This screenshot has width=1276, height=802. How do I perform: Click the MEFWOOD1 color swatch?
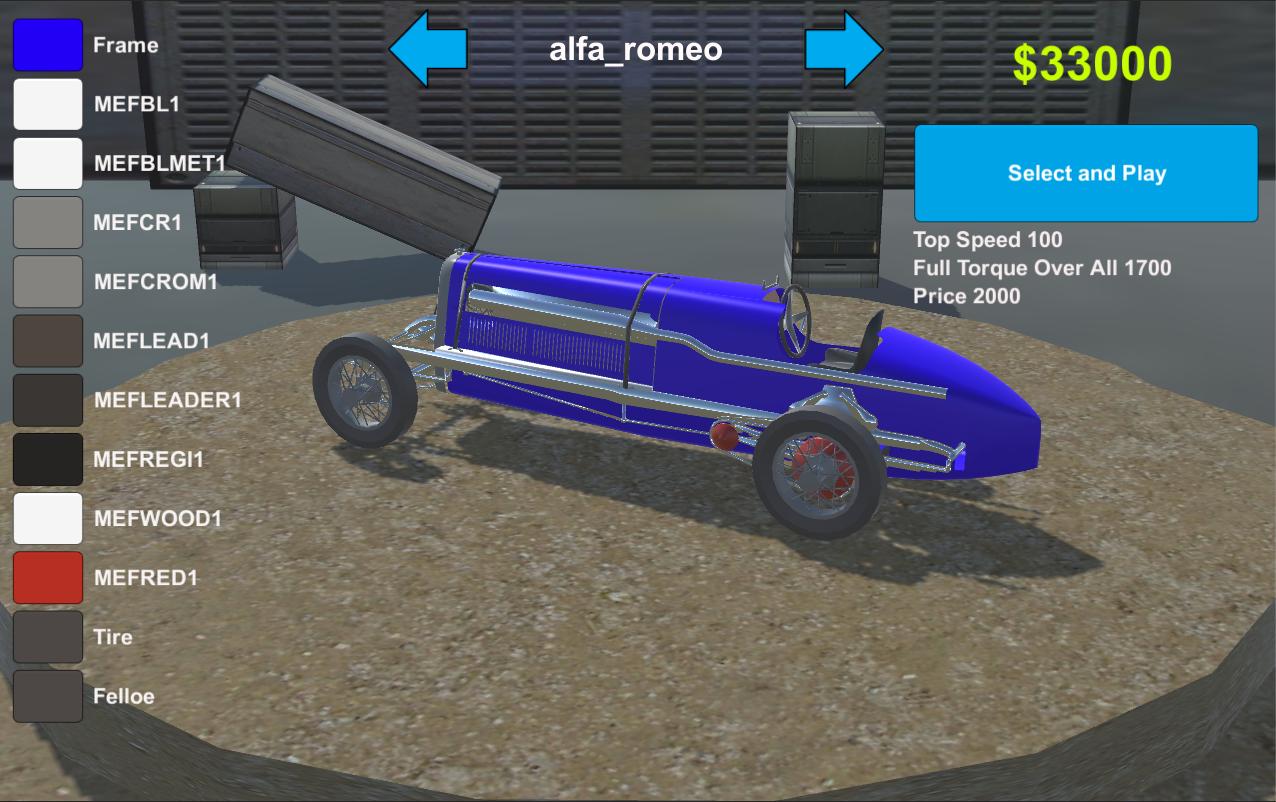tap(48, 518)
